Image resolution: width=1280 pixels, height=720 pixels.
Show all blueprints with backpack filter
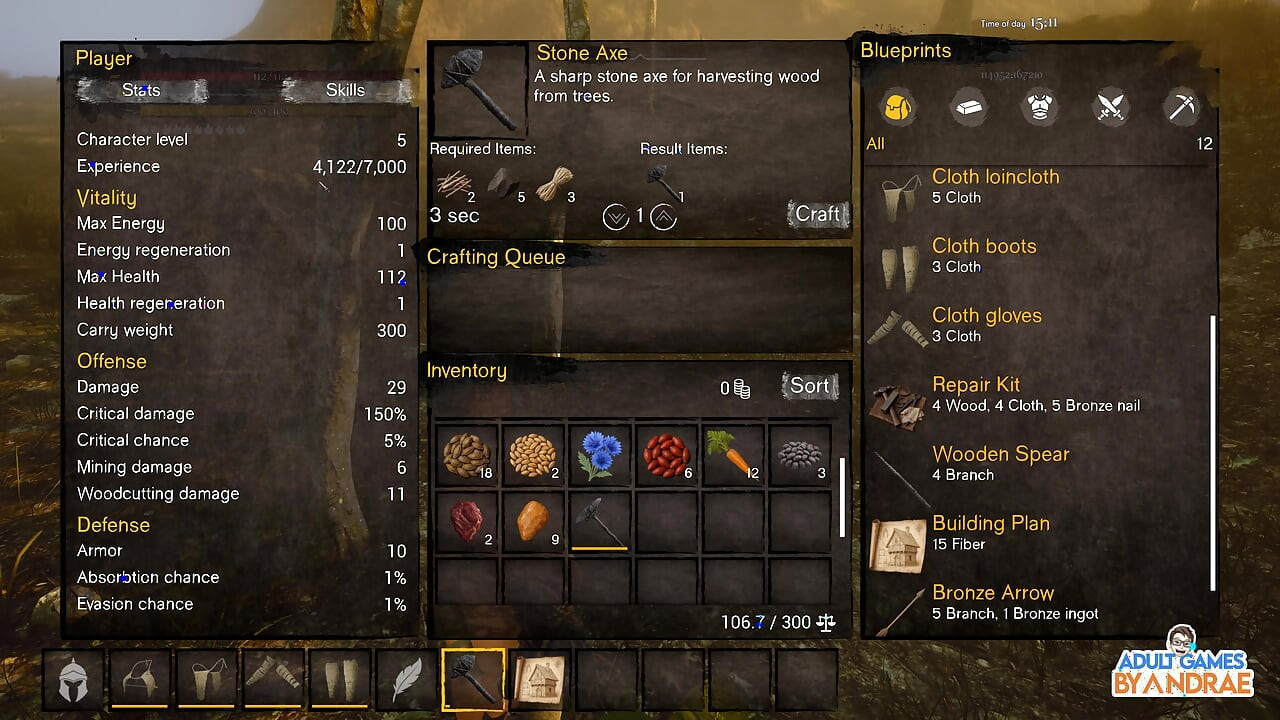point(898,107)
